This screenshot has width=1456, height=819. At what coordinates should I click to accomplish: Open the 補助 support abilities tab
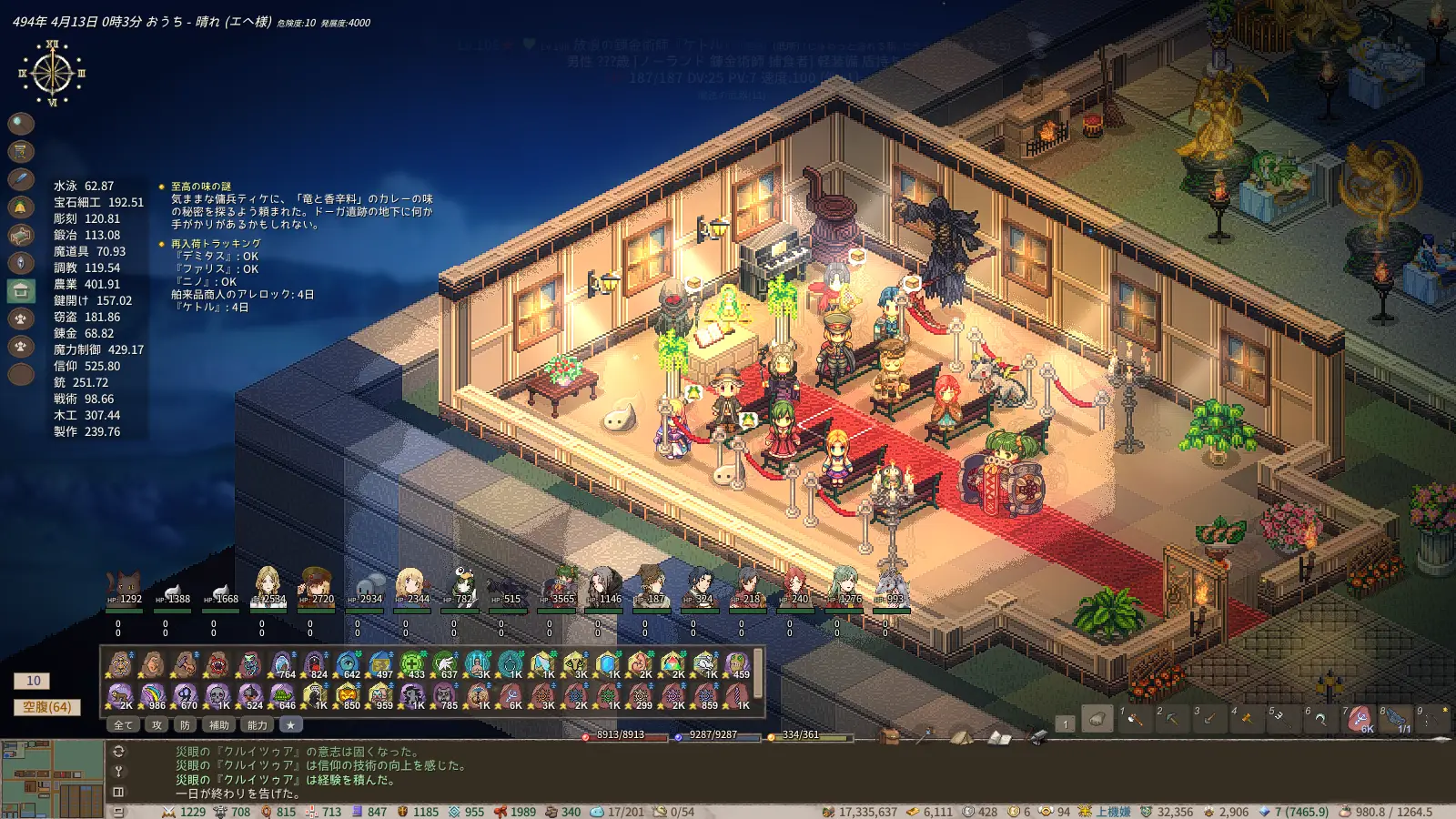[x=219, y=725]
